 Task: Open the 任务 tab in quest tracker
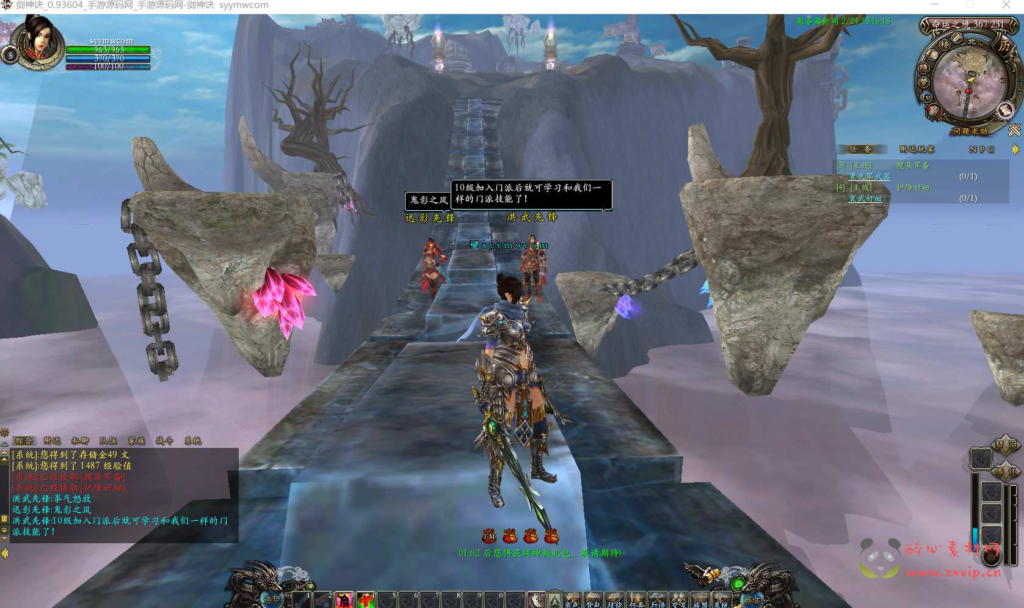(860, 148)
